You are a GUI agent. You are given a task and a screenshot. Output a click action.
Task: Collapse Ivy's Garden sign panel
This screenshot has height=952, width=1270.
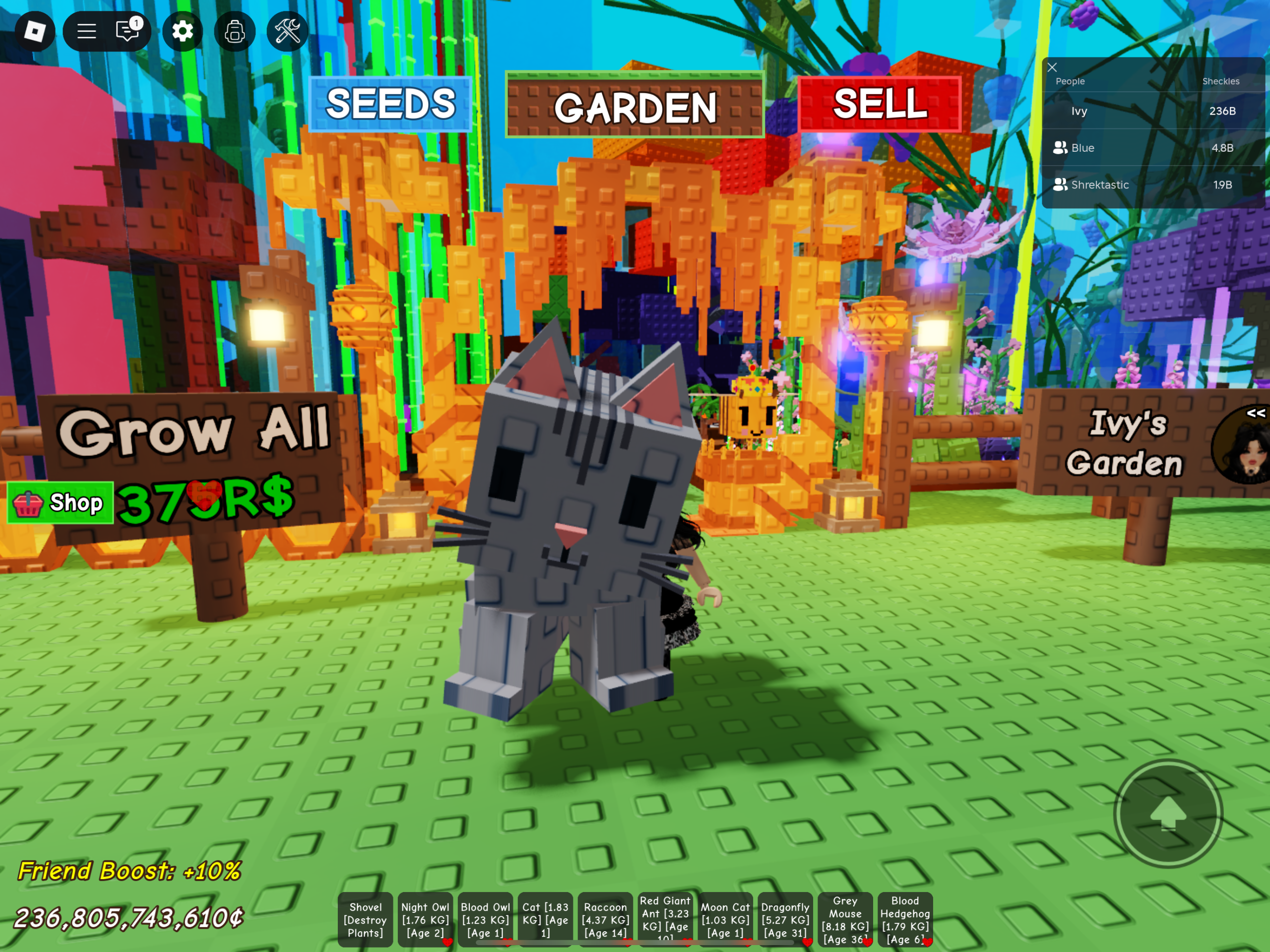(x=1256, y=413)
